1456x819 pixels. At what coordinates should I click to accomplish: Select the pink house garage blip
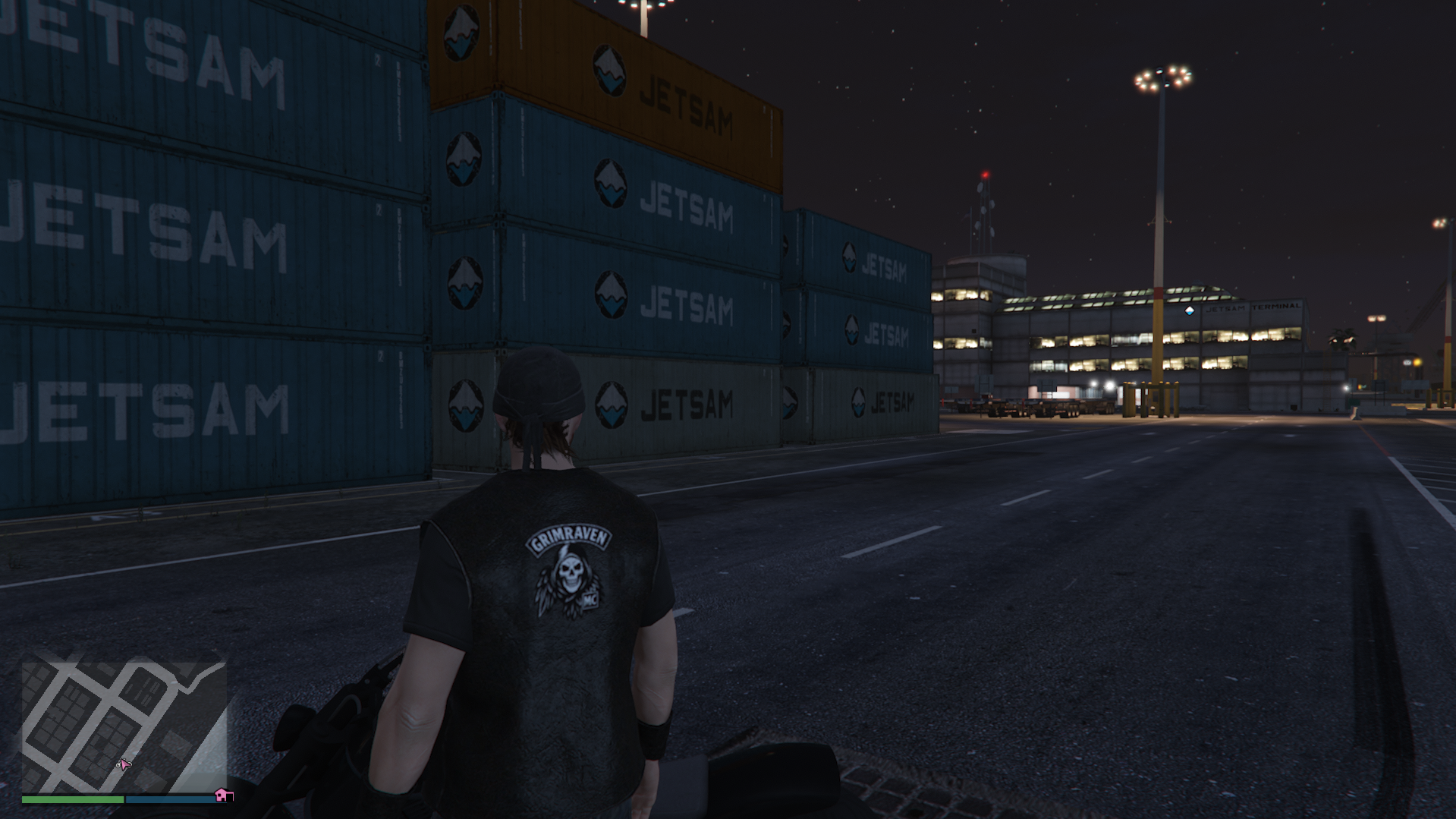(222, 795)
